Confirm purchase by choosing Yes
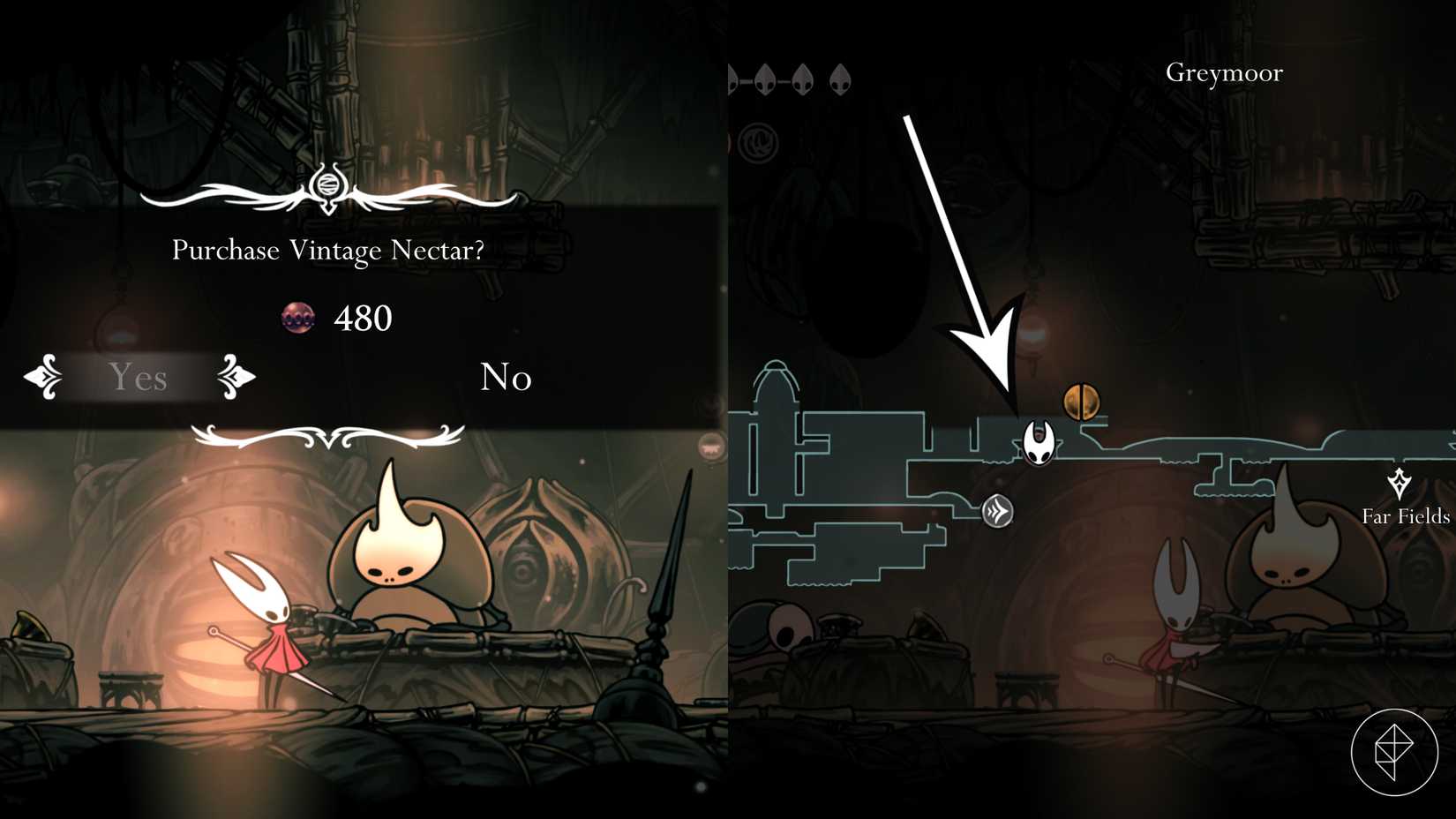This screenshot has height=819, width=1456. (138, 379)
